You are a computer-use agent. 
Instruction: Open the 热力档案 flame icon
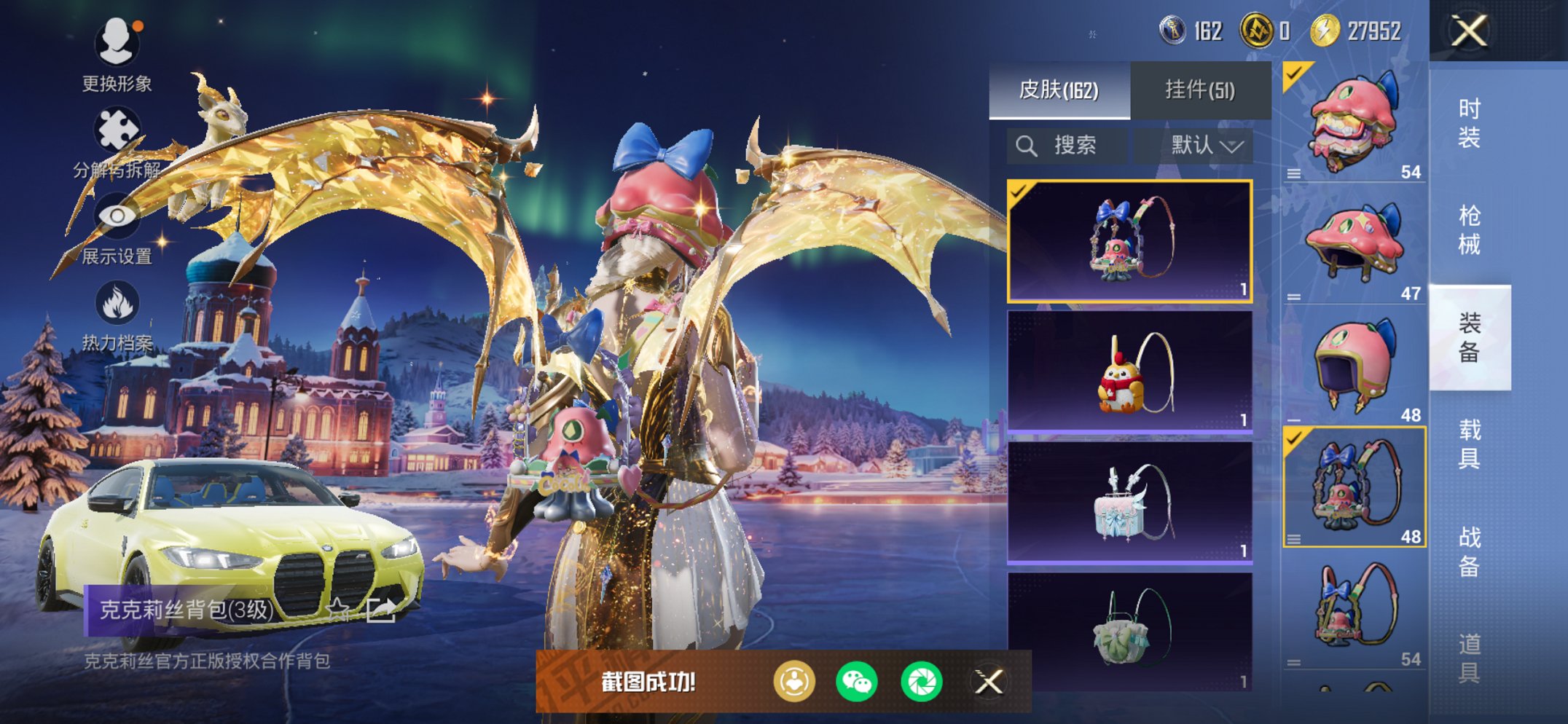[117, 315]
